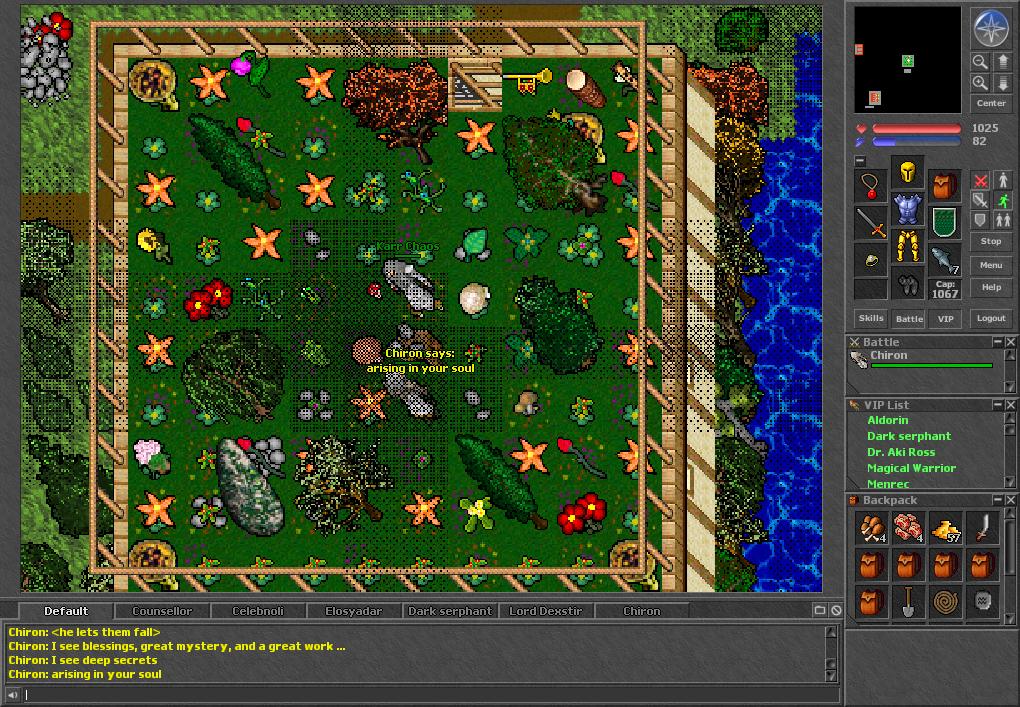Switch to the Counsellor chat tab
Viewport: 1020px width, 707px height.
161,611
